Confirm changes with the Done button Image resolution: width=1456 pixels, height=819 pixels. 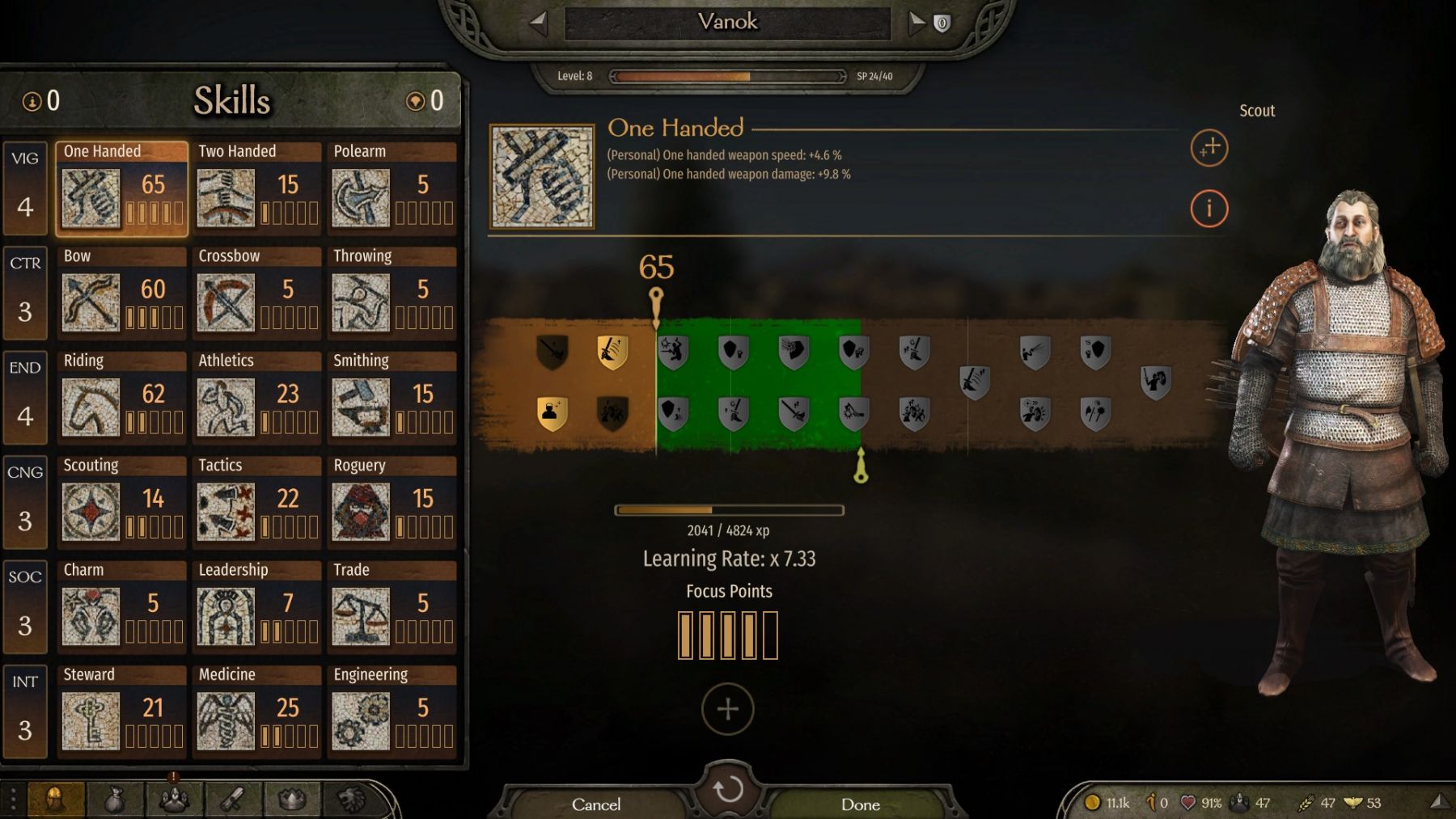point(860,804)
